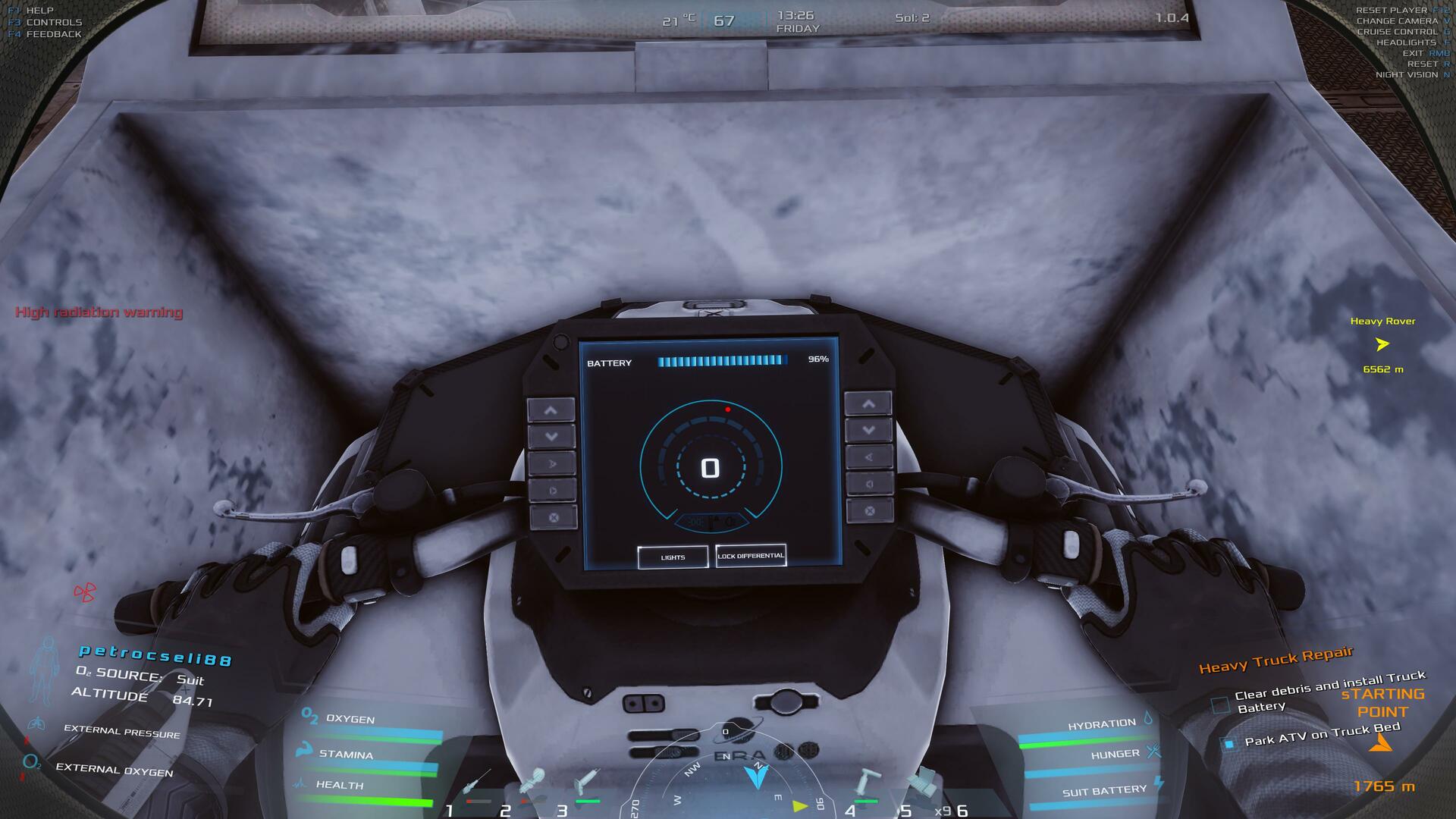1456x819 pixels.
Task: Choose the tool in hotbar slot 3
Action: coord(586,785)
